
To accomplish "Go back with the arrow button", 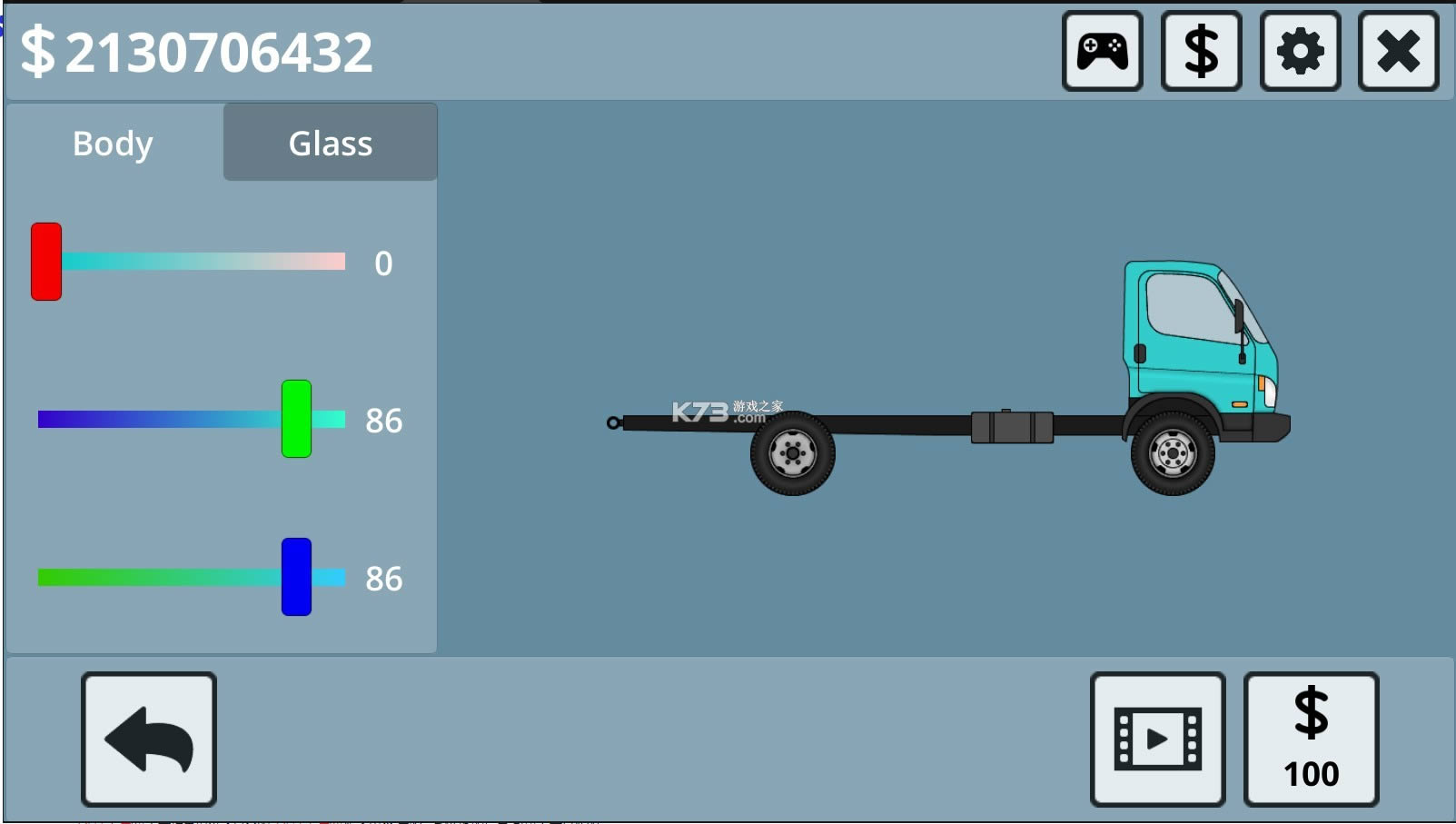I will 149,740.
